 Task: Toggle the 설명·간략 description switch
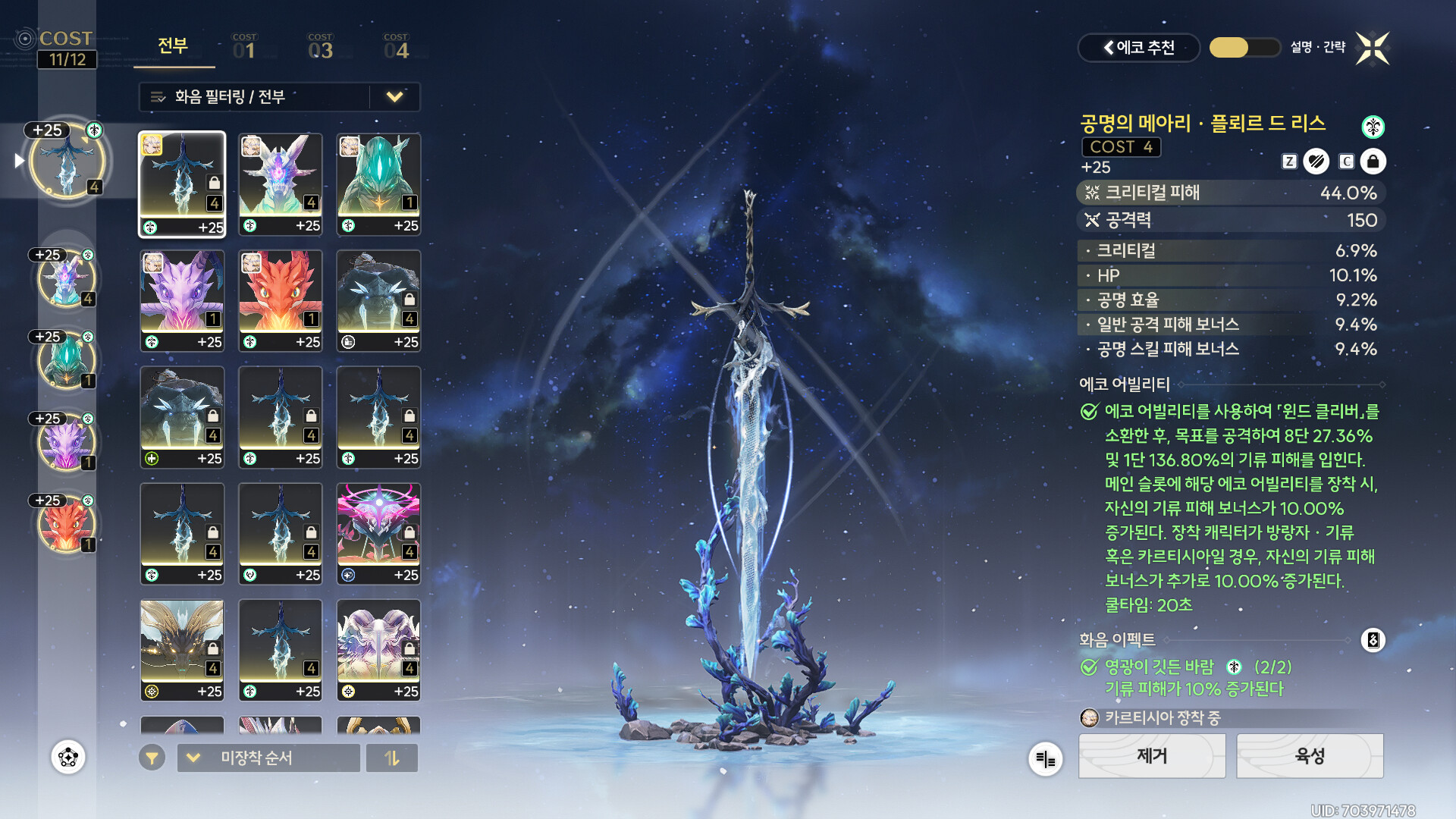tap(1244, 48)
